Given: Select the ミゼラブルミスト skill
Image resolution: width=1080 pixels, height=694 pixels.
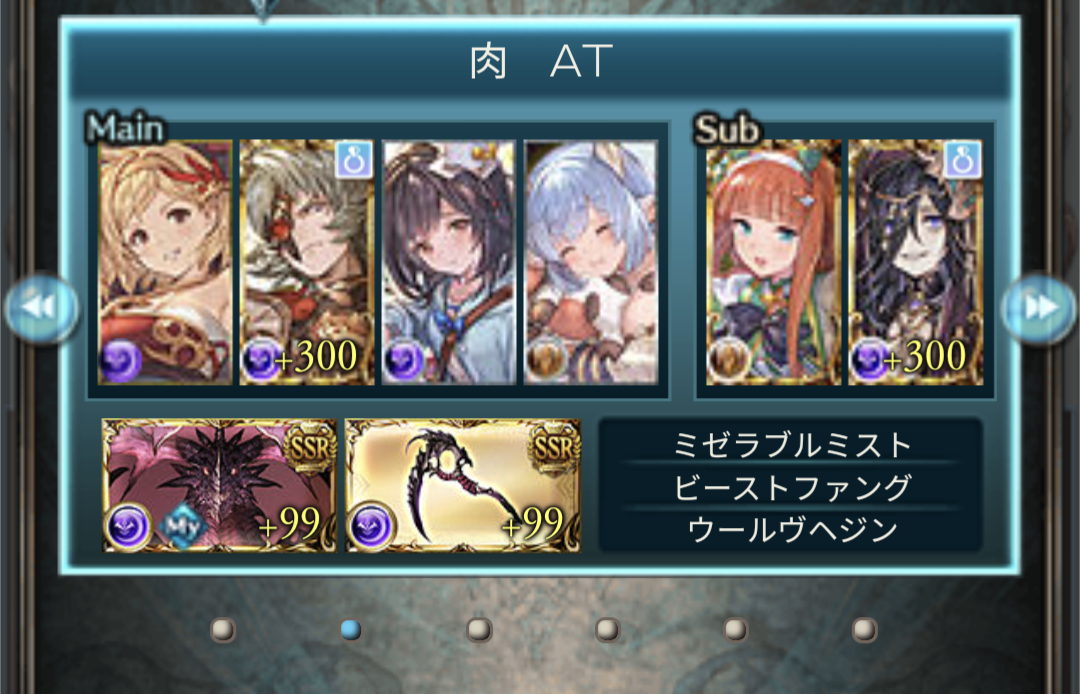Looking at the screenshot, I should click(790, 443).
